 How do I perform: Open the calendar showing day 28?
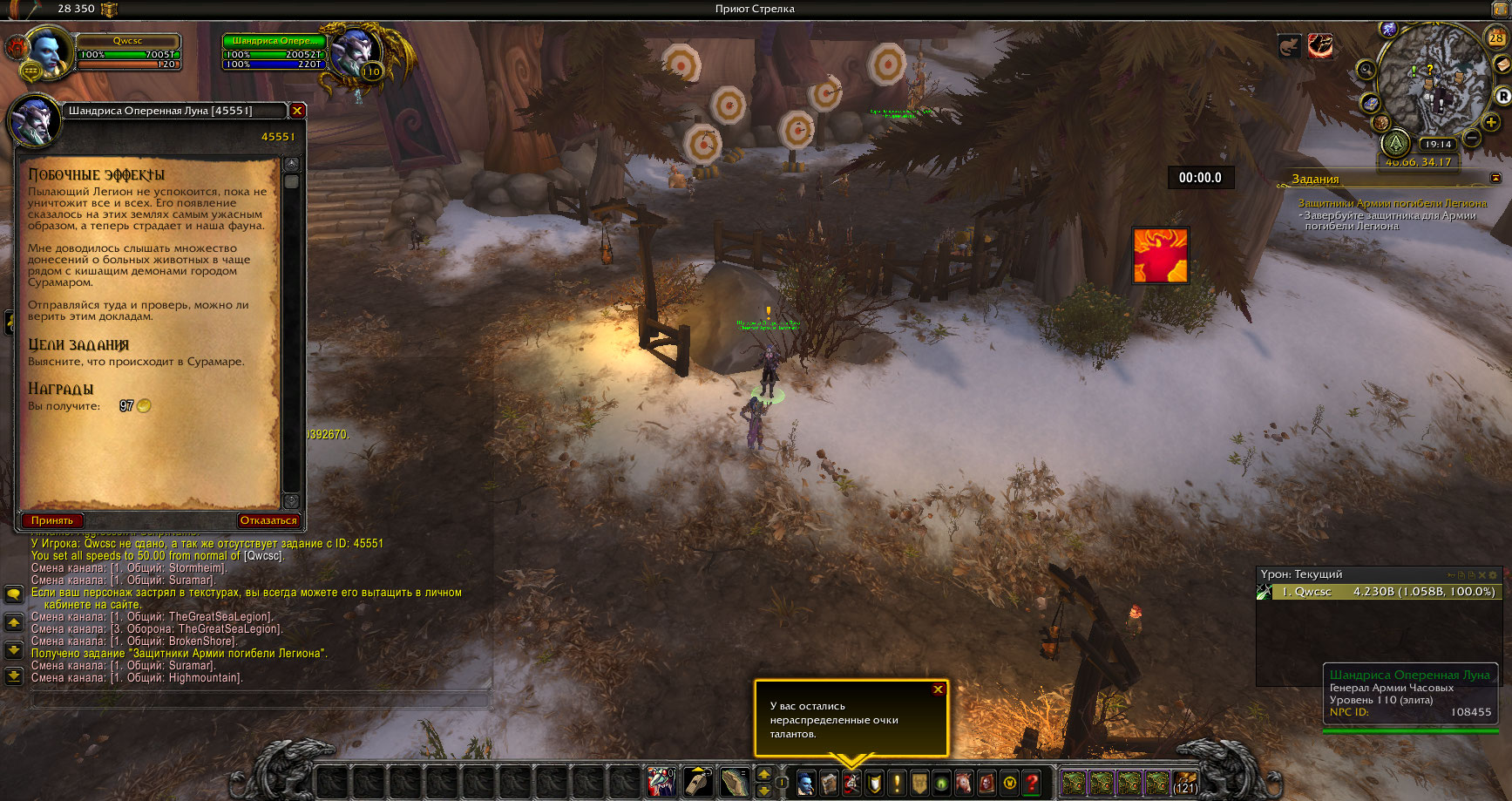(1495, 37)
